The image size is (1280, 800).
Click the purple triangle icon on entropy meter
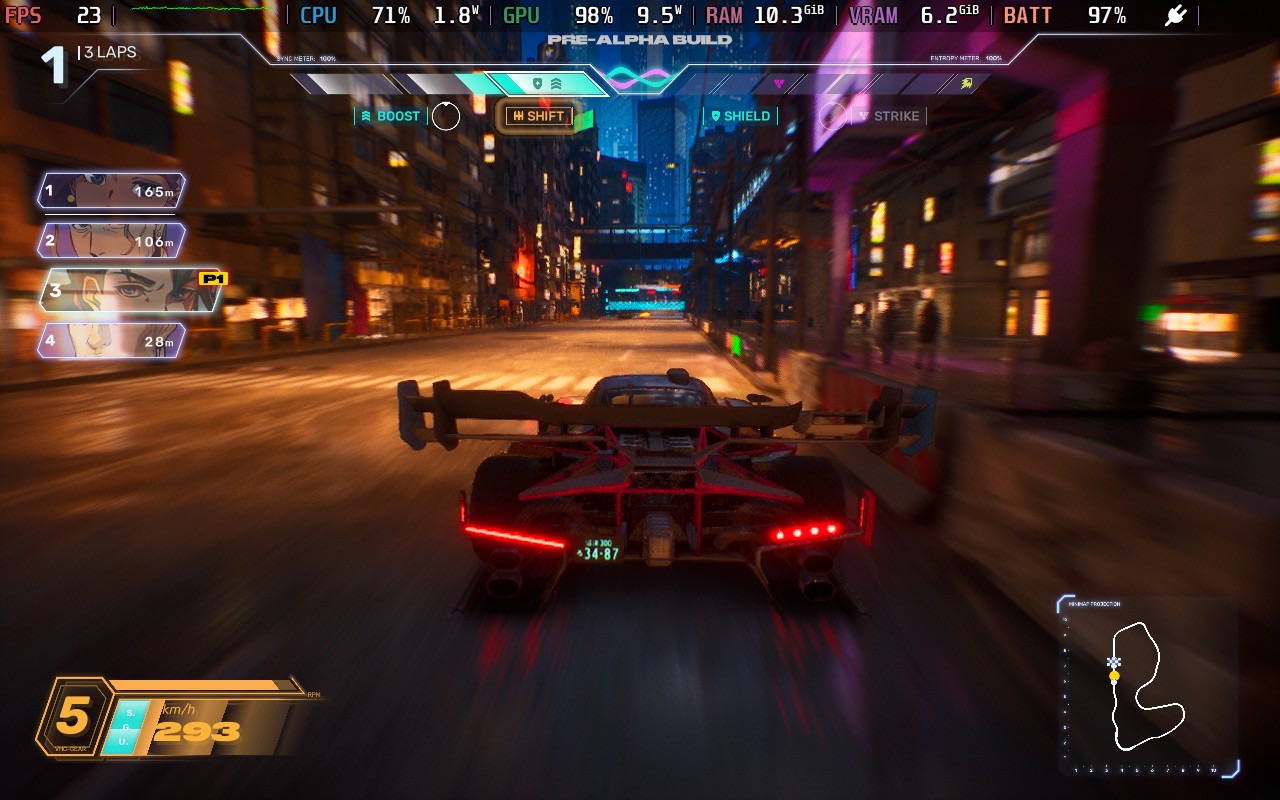point(779,84)
